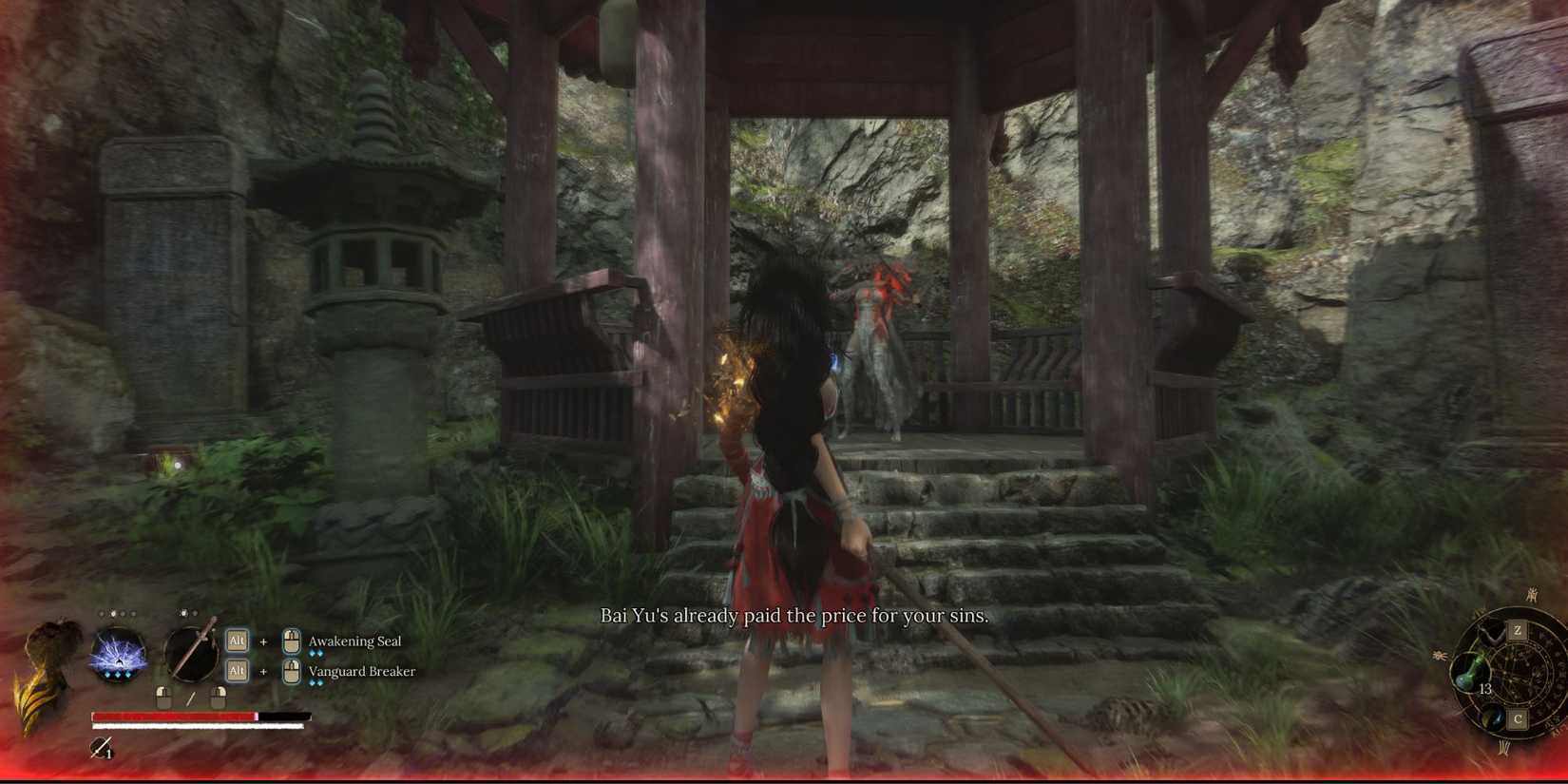The width and height of the screenshot is (1568, 784).
Task: Select the Awakening Seal ability label
Action: tap(355, 641)
